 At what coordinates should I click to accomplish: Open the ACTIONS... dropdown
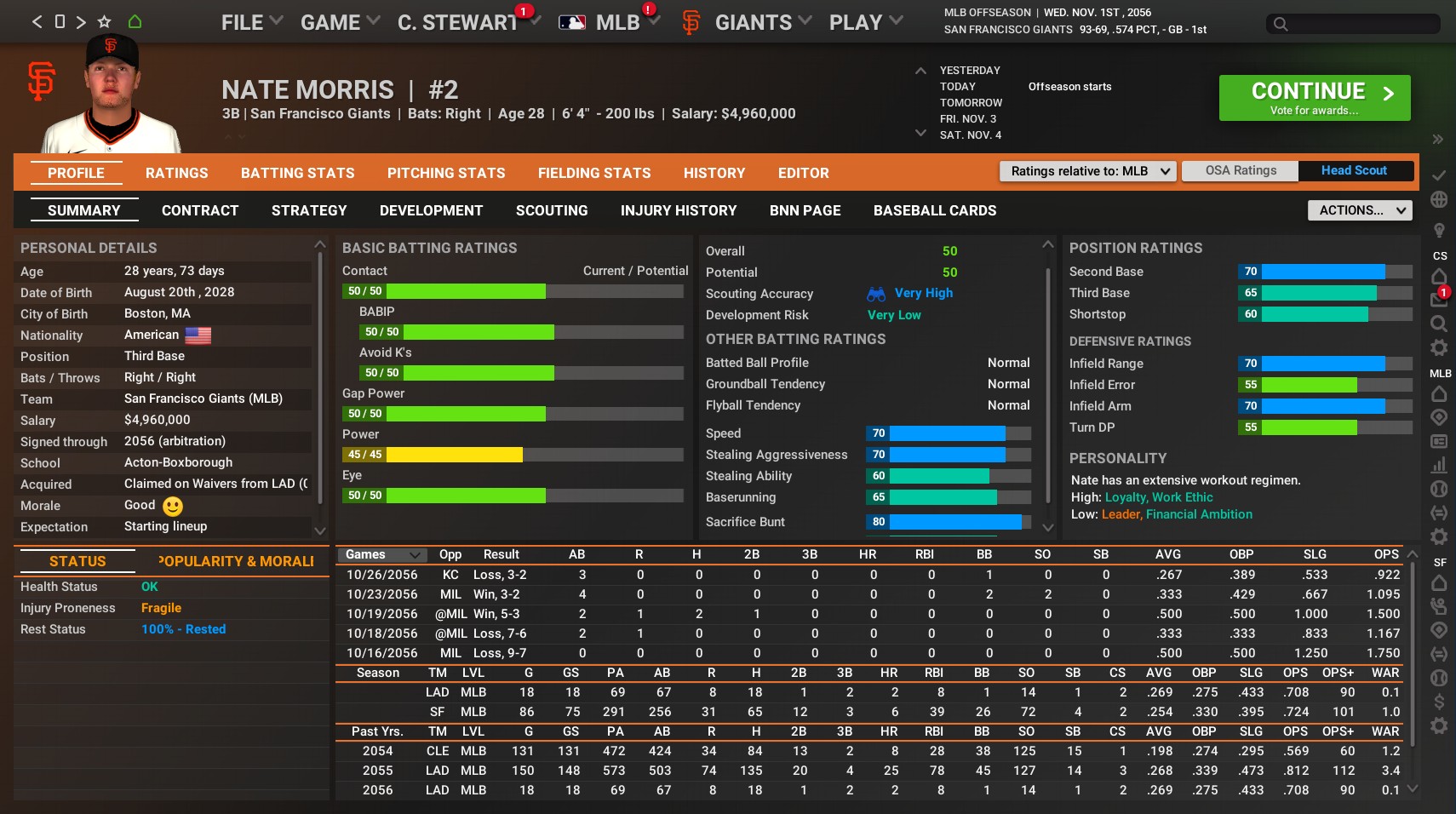point(1359,210)
